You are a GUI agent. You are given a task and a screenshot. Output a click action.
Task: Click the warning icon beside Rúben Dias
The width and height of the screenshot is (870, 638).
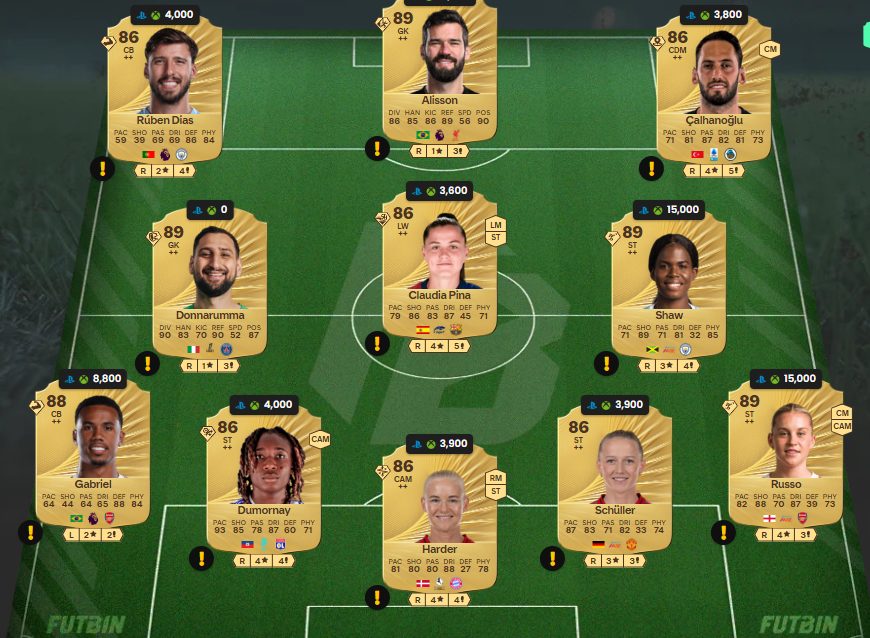(102, 168)
